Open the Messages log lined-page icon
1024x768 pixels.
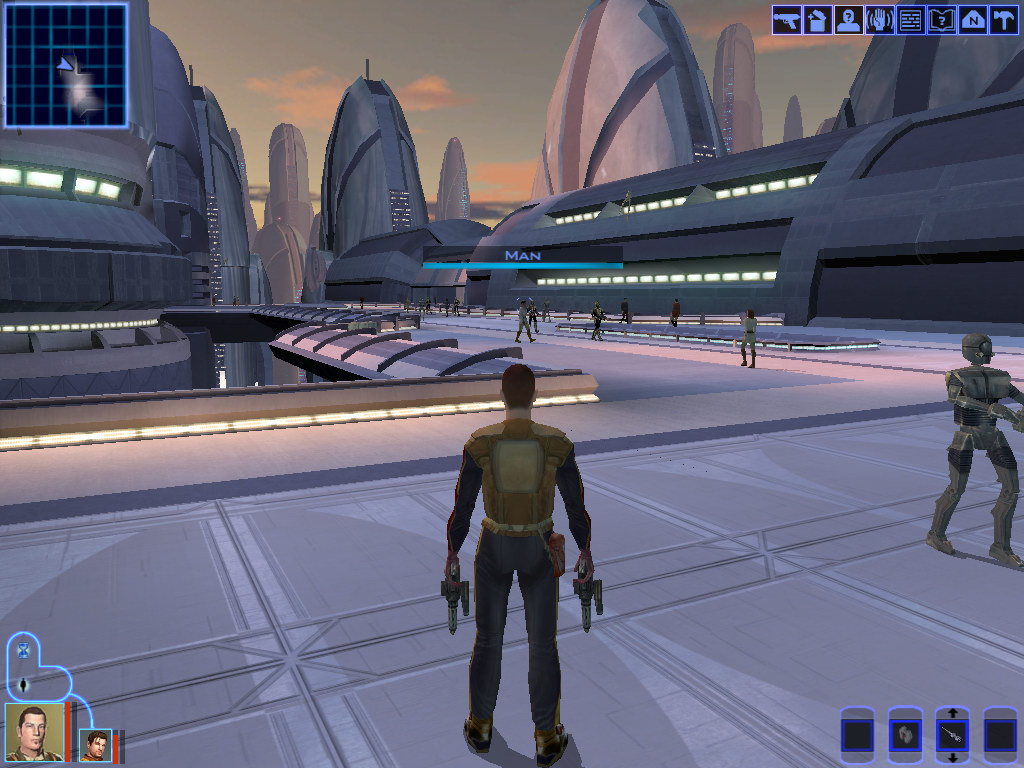tap(910, 20)
